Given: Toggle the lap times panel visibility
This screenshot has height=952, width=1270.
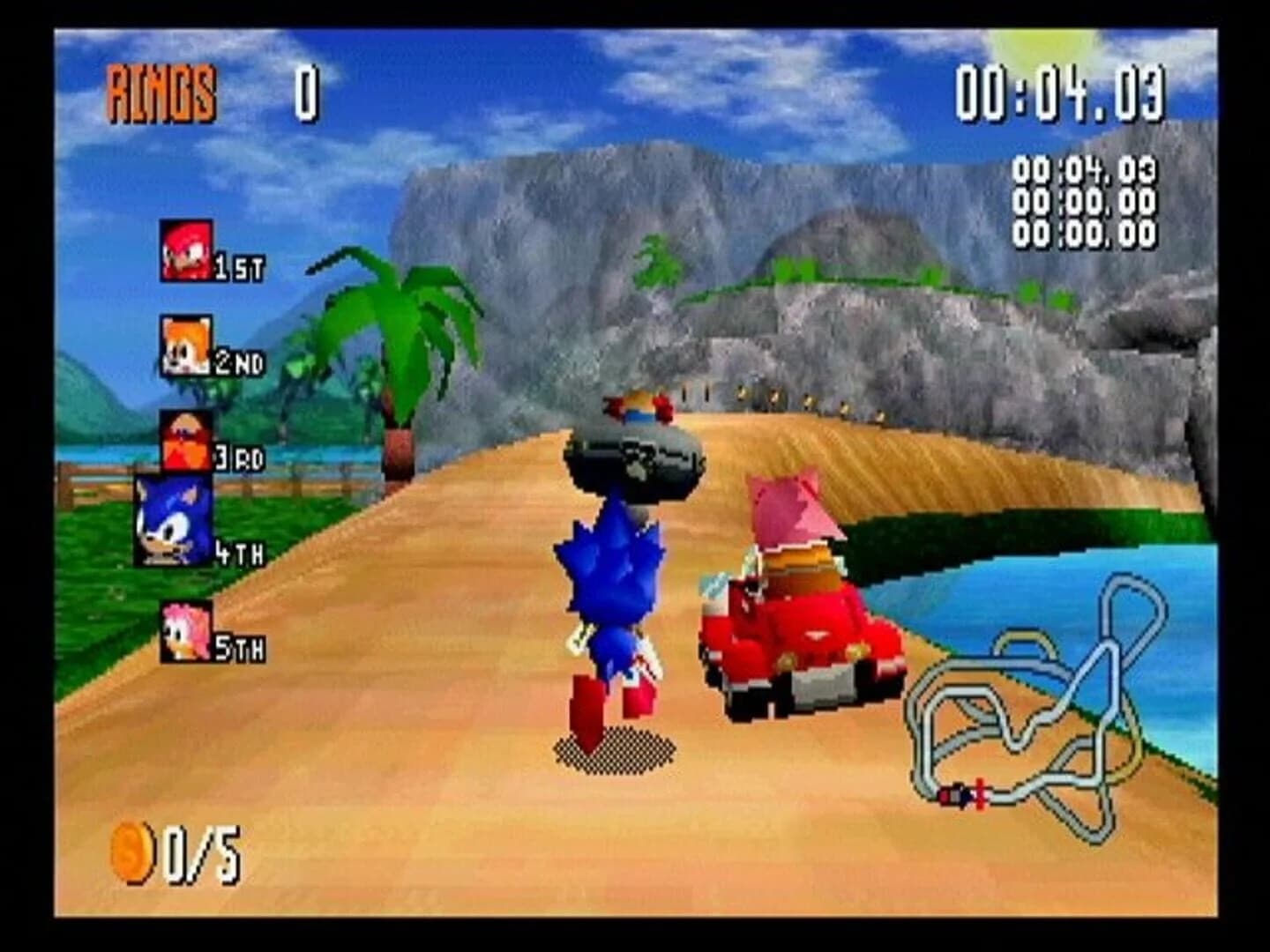Looking at the screenshot, I should click(1085, 201).
